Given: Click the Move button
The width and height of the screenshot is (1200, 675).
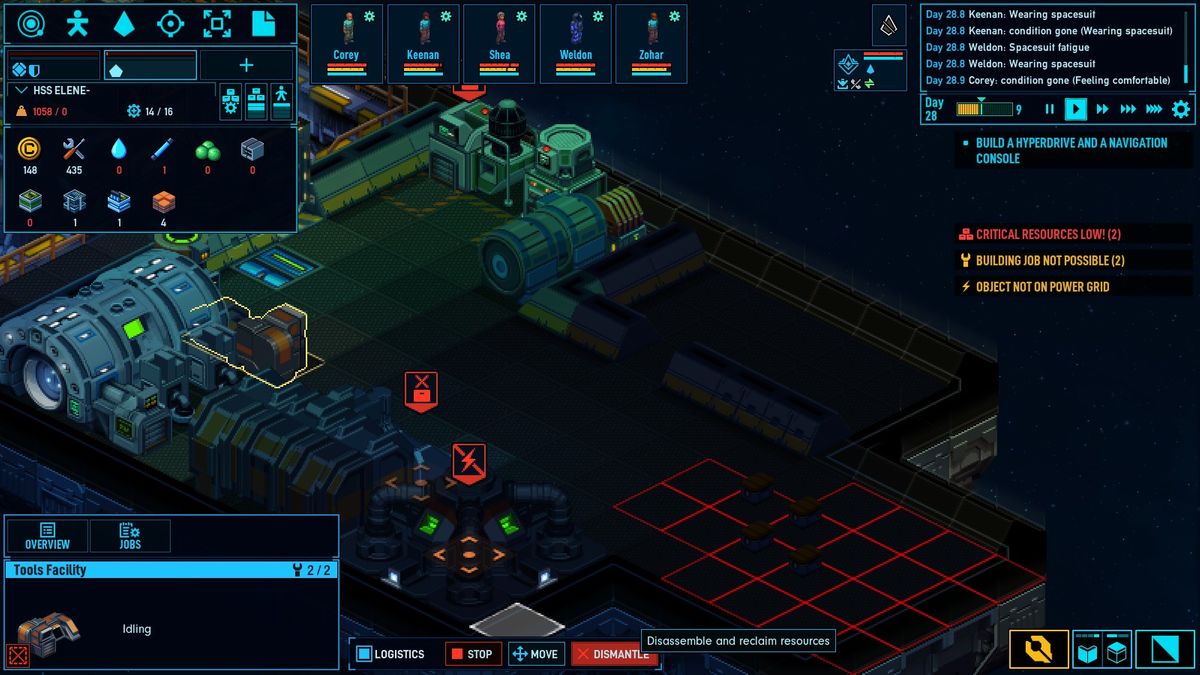Looking at the screenshot, I should [535, 654].
